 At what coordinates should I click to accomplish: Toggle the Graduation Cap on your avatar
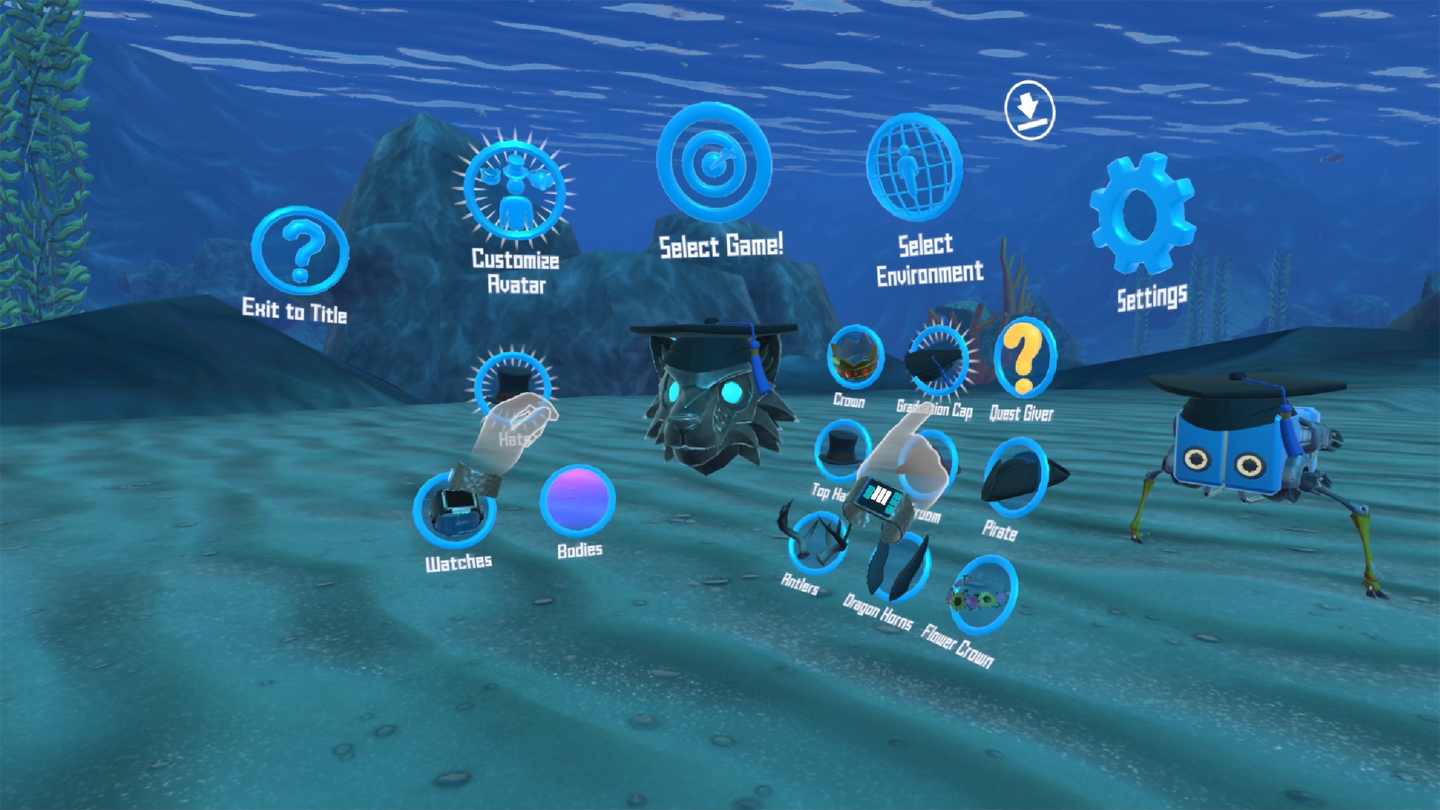(x=935, y=360)
